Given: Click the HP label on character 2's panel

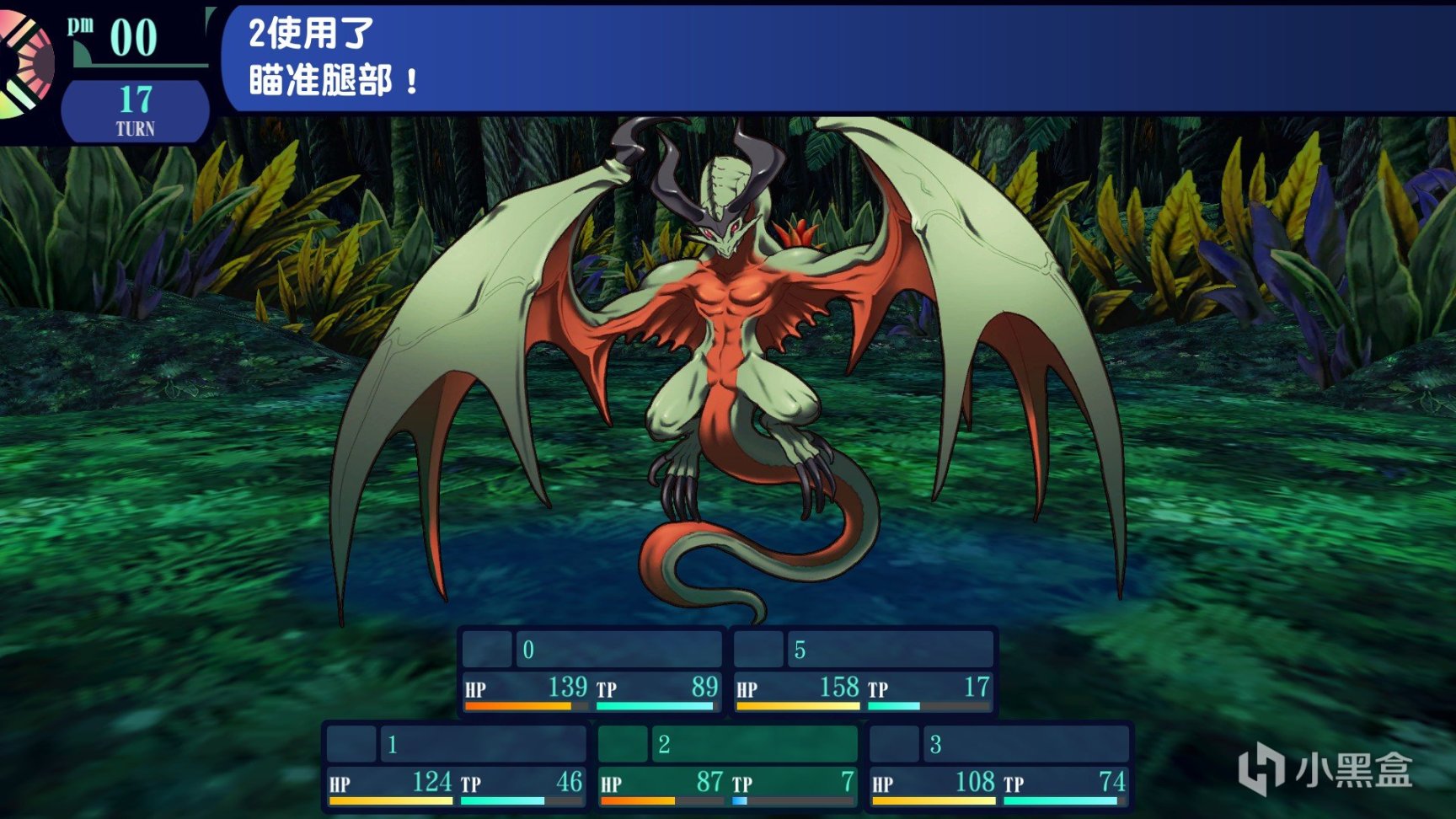Looking at the screenshot, I should (611, 784).
